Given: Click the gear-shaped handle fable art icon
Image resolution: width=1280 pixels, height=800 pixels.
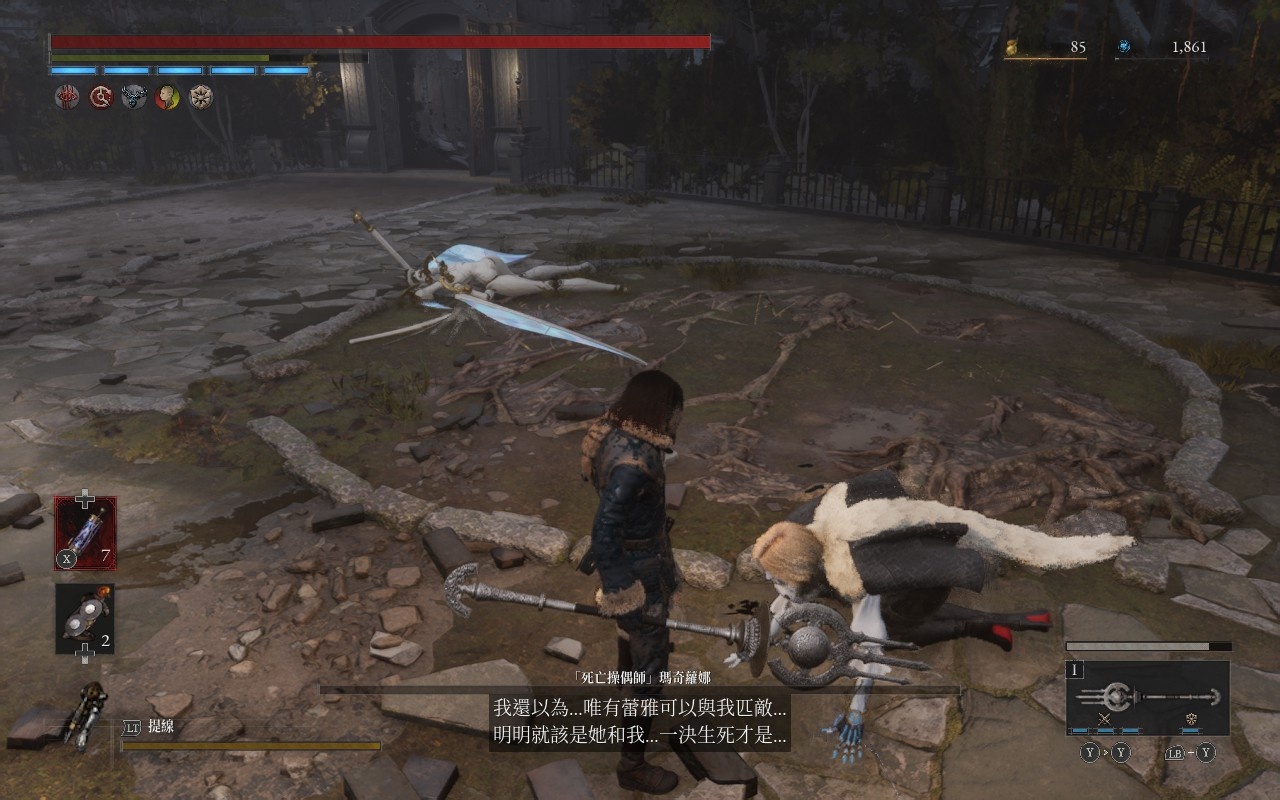Looking at the screenshot, I should (x=1192, y=720).
